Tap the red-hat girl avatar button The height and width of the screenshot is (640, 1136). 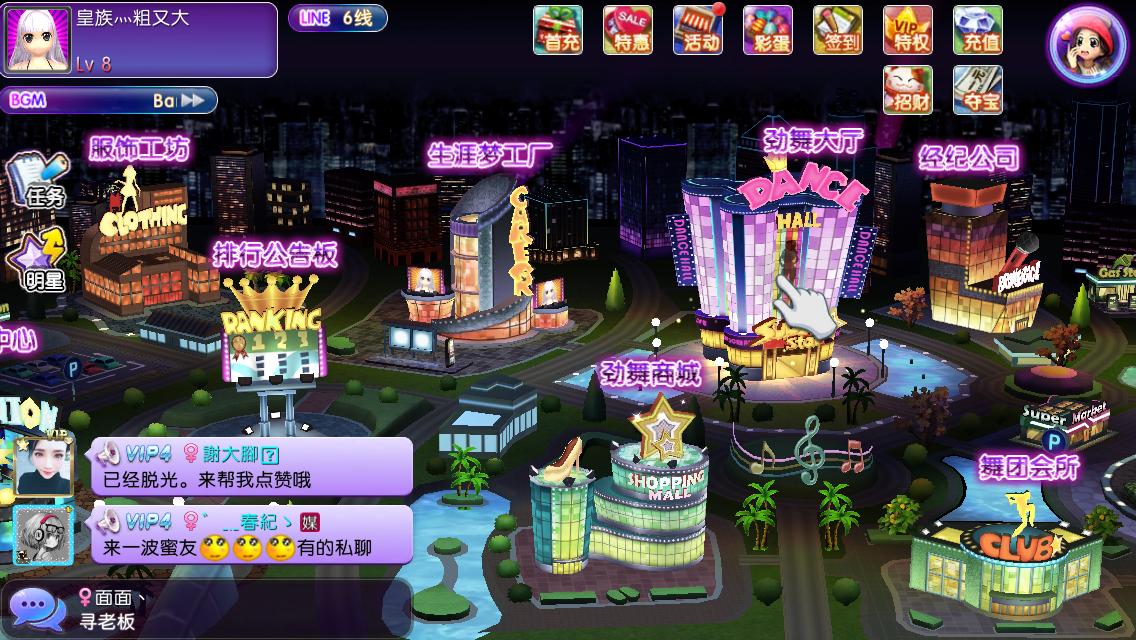(1086, 45)
